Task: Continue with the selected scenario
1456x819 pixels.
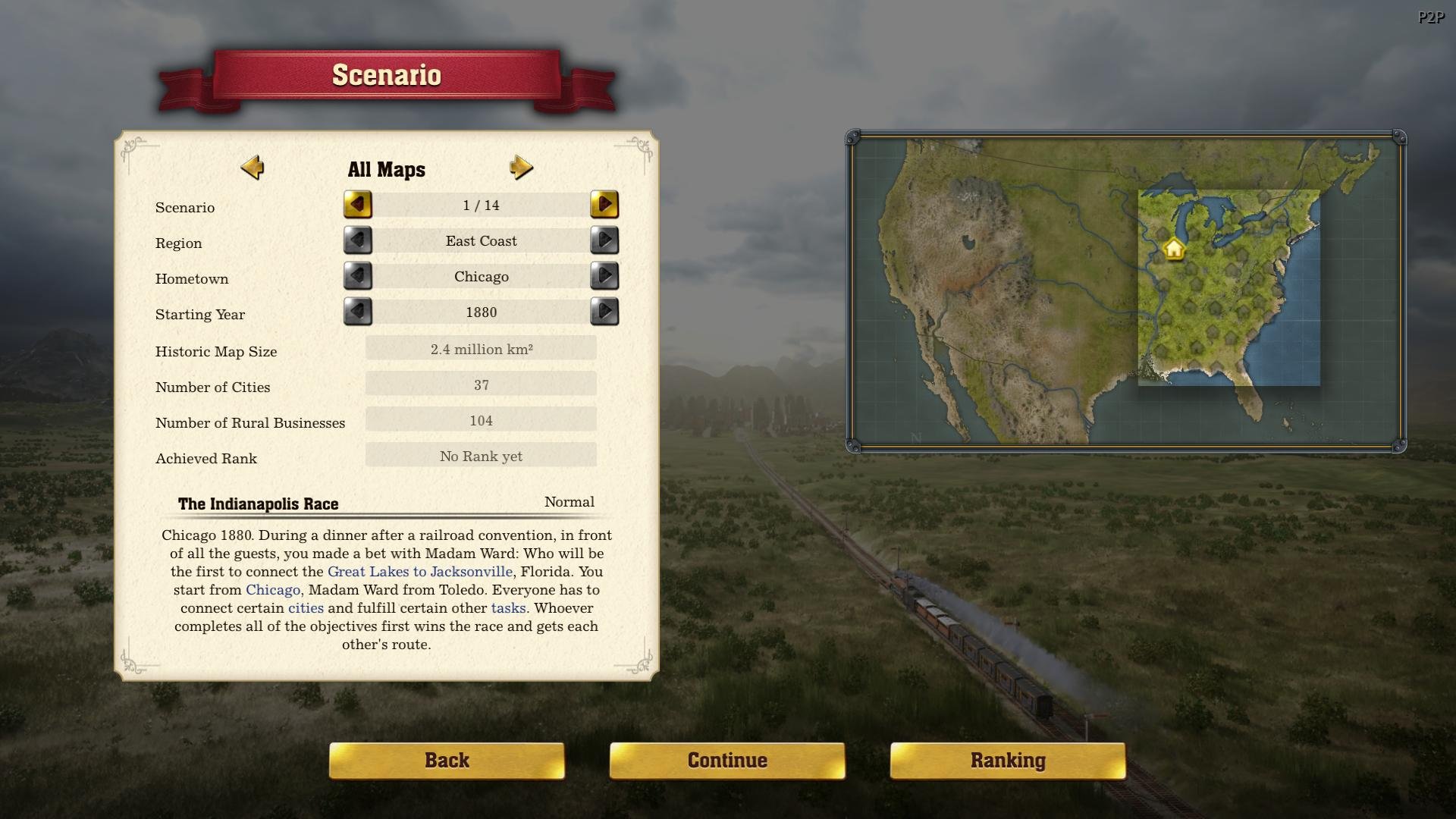Action: pos(727,761)
